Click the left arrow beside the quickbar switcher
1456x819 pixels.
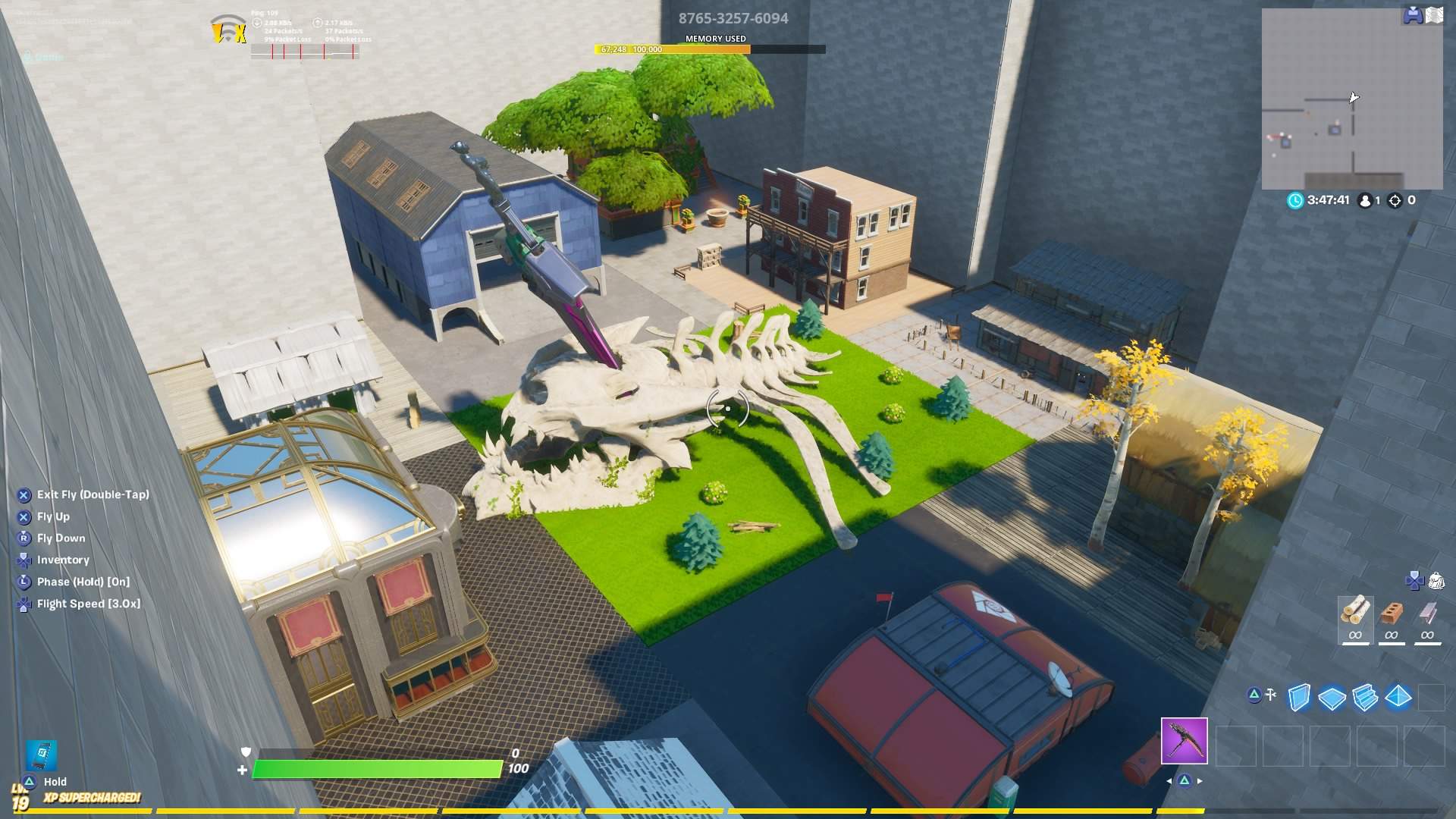[x=1169, y=780]
